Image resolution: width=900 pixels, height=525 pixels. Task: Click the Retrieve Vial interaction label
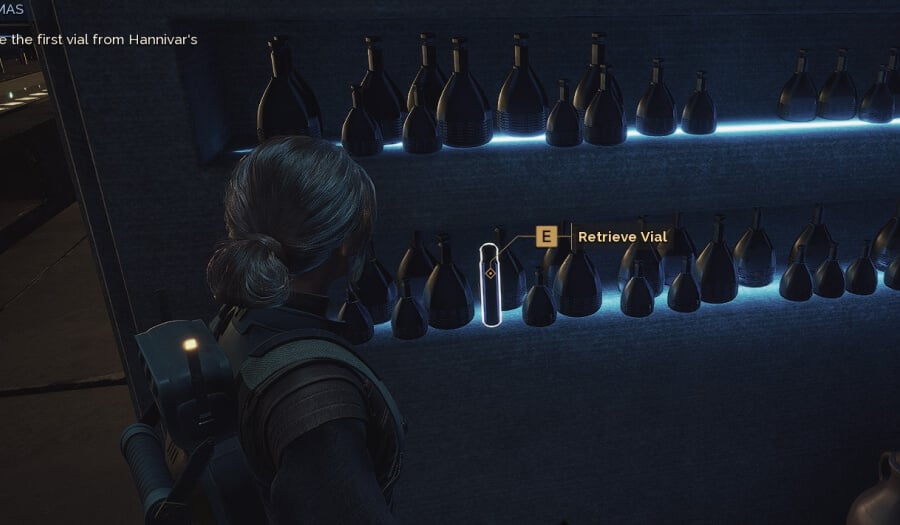click(x=622, y=237)
